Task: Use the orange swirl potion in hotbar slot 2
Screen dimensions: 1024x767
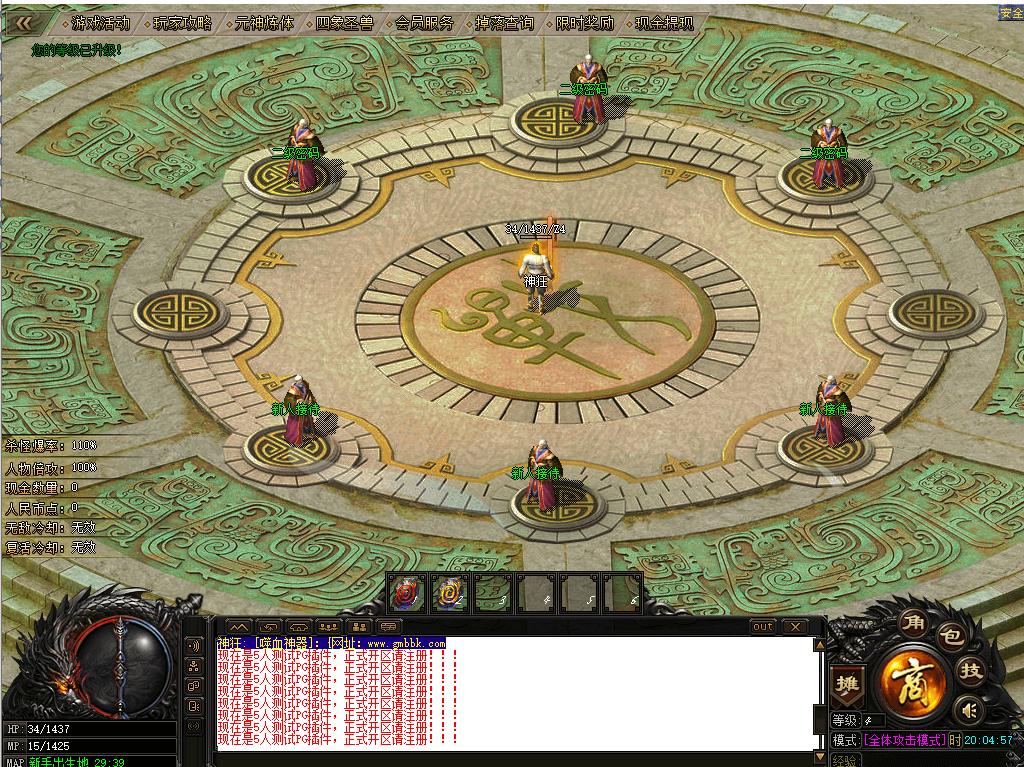Action: coord(449,593)
